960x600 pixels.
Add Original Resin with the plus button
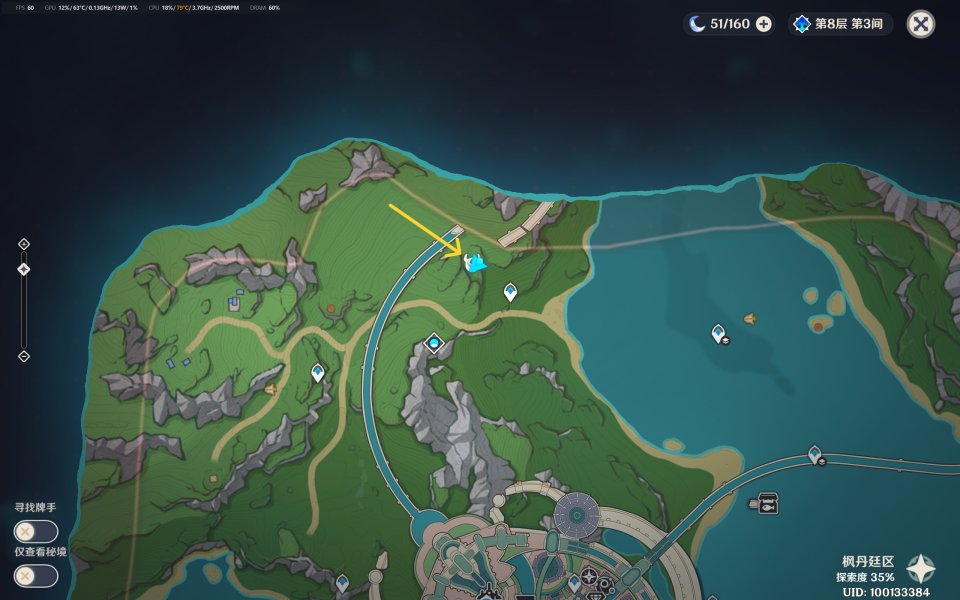(x=764, y=24)
